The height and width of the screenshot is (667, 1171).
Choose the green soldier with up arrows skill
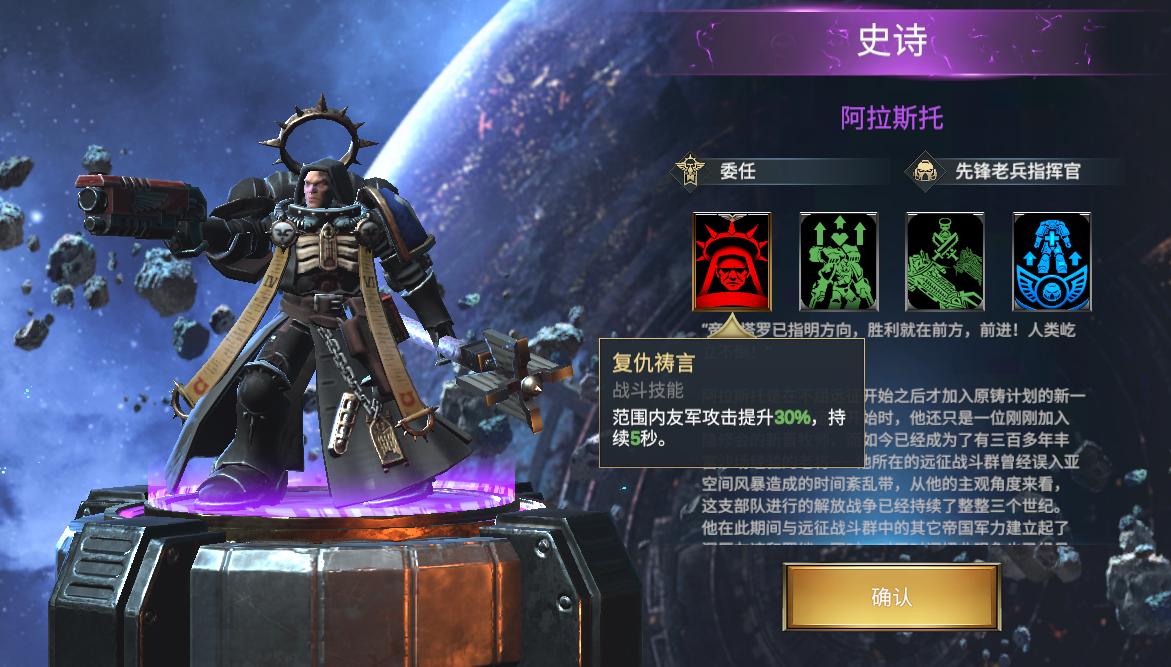[838, 262]
